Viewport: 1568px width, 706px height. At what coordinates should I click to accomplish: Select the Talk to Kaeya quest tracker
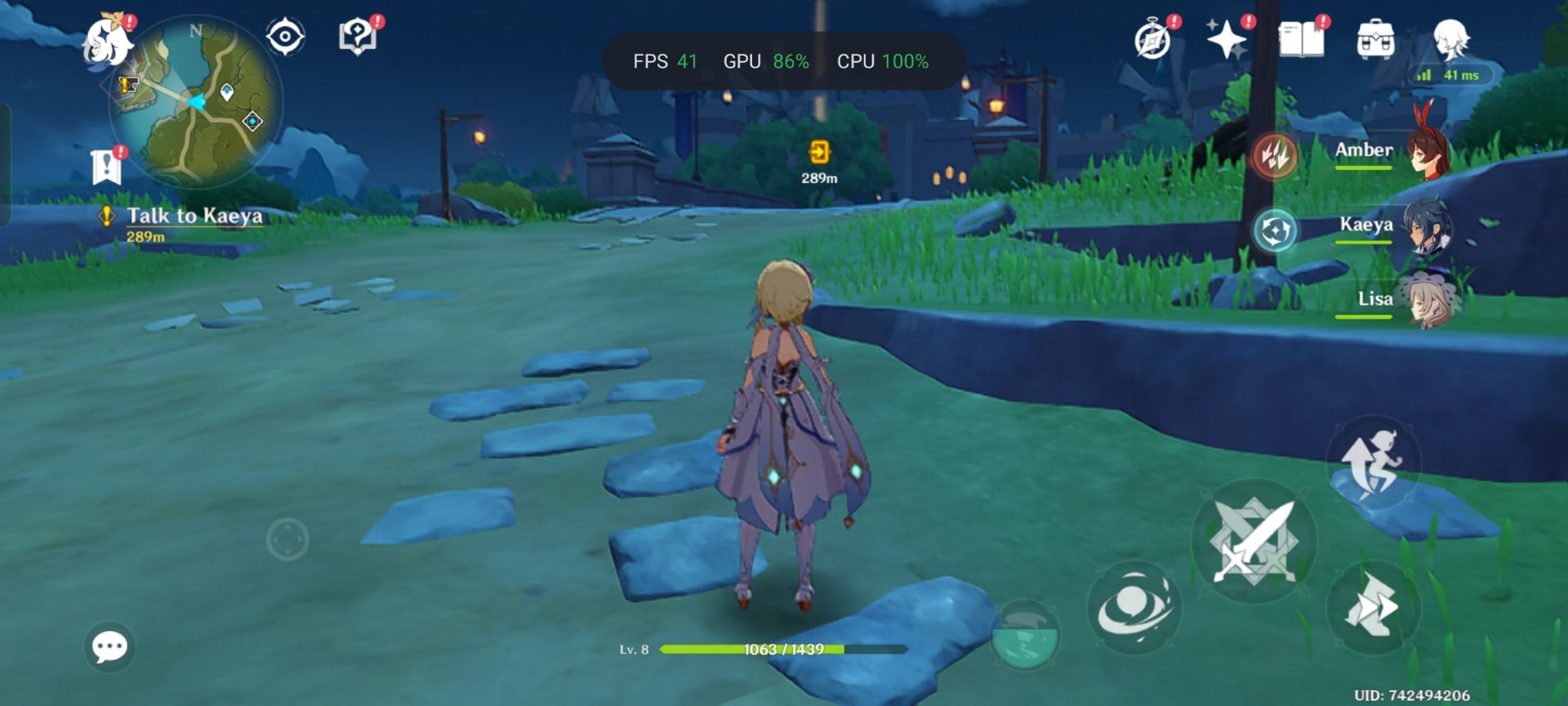click(194, 217)
